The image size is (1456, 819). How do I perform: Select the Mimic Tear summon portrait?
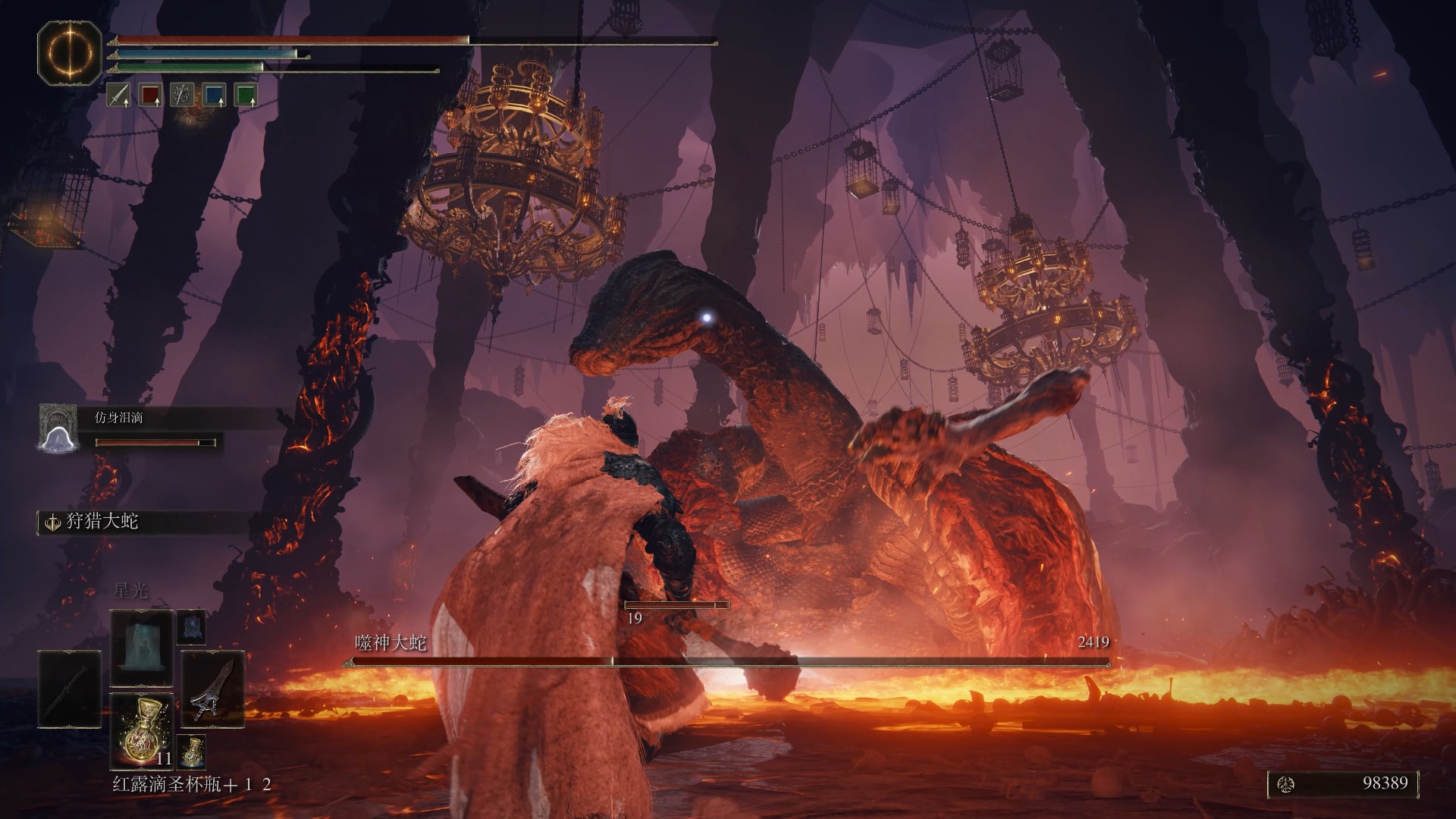[x=58, y=428]
